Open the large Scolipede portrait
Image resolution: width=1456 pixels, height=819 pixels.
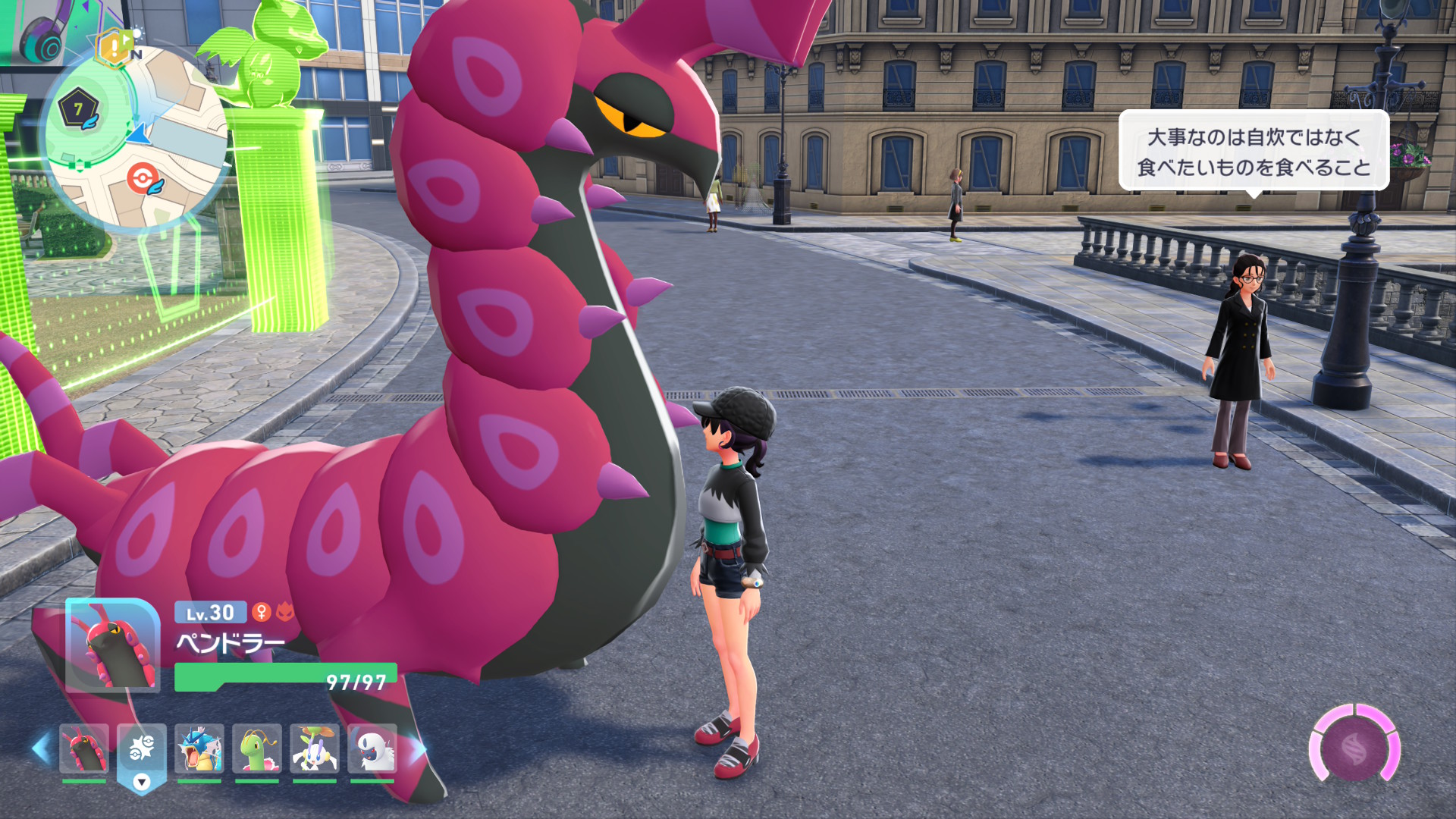coord(112,645)
